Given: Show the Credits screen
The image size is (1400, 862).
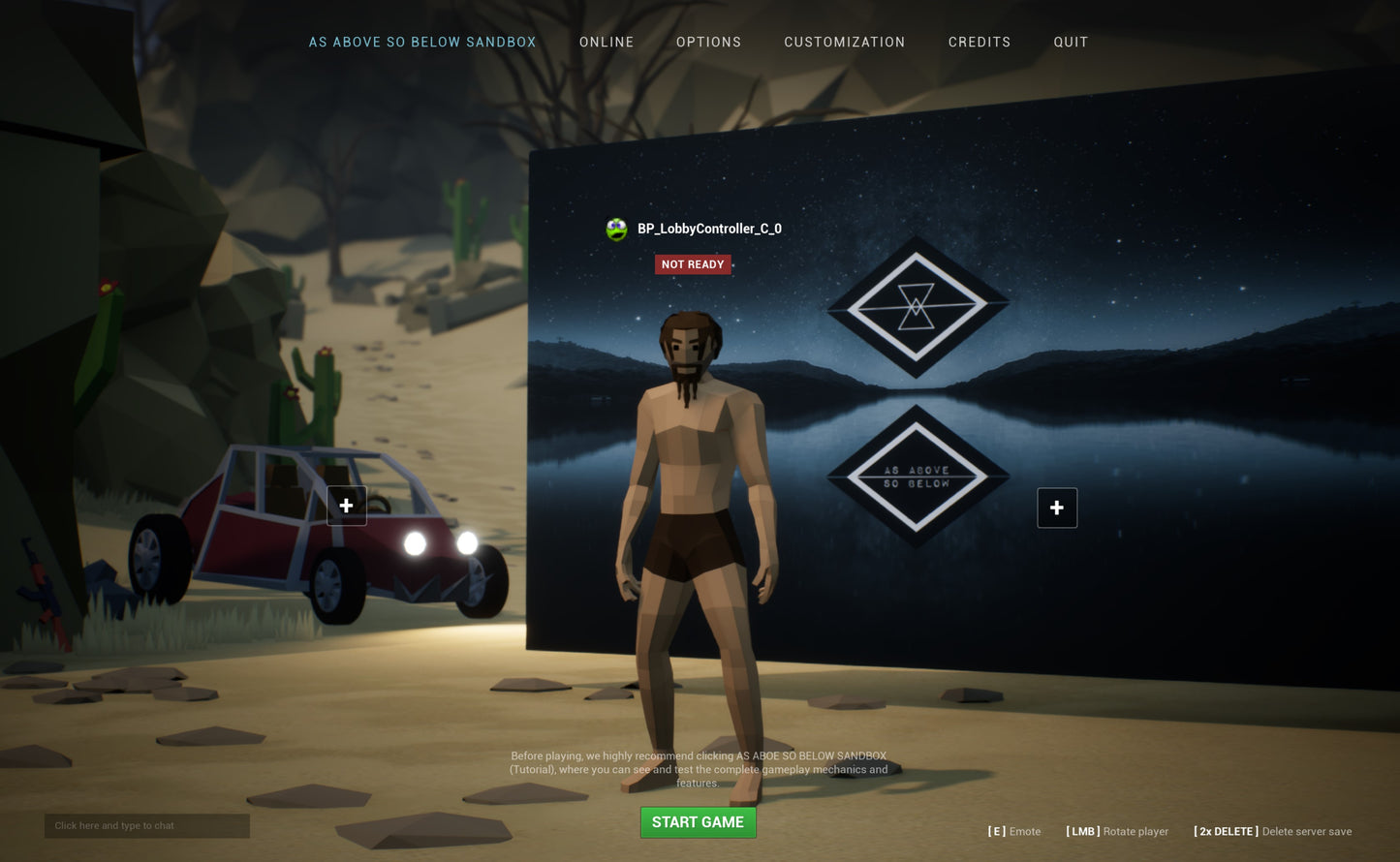Looking at the screenshot, I should point(979,43).
